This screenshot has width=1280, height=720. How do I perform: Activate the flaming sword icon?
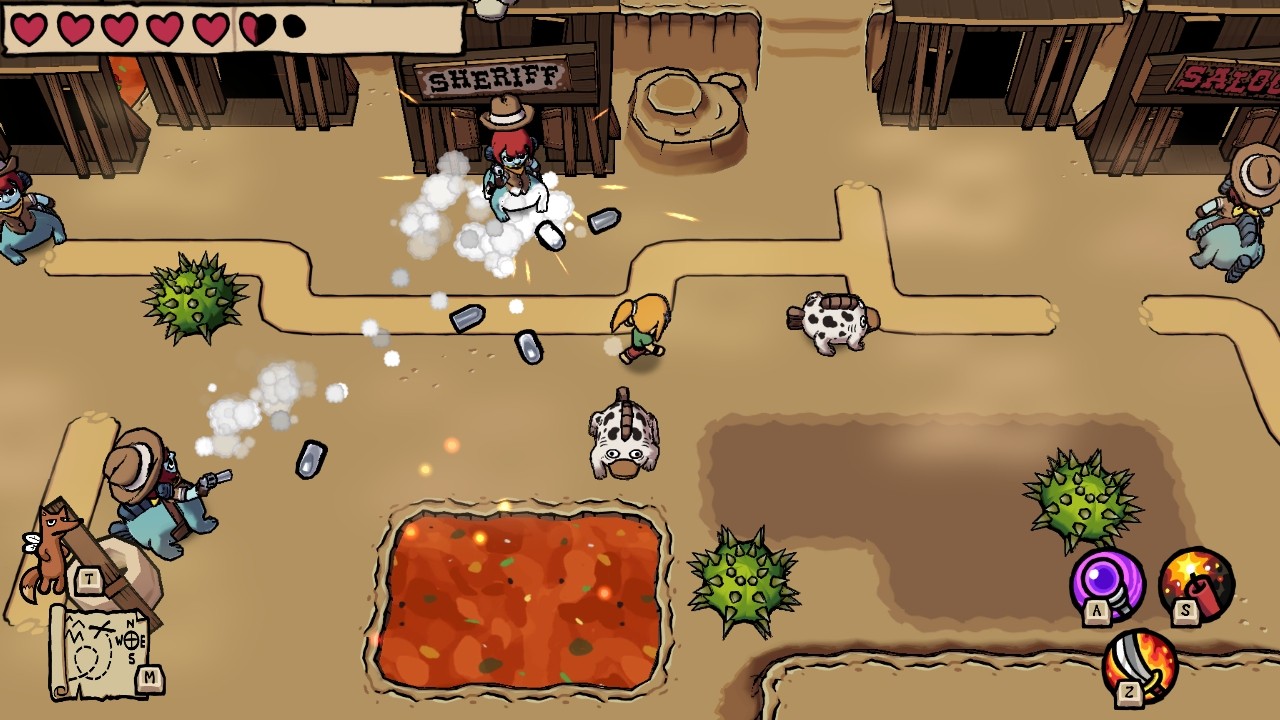(x=1140, y=664)
